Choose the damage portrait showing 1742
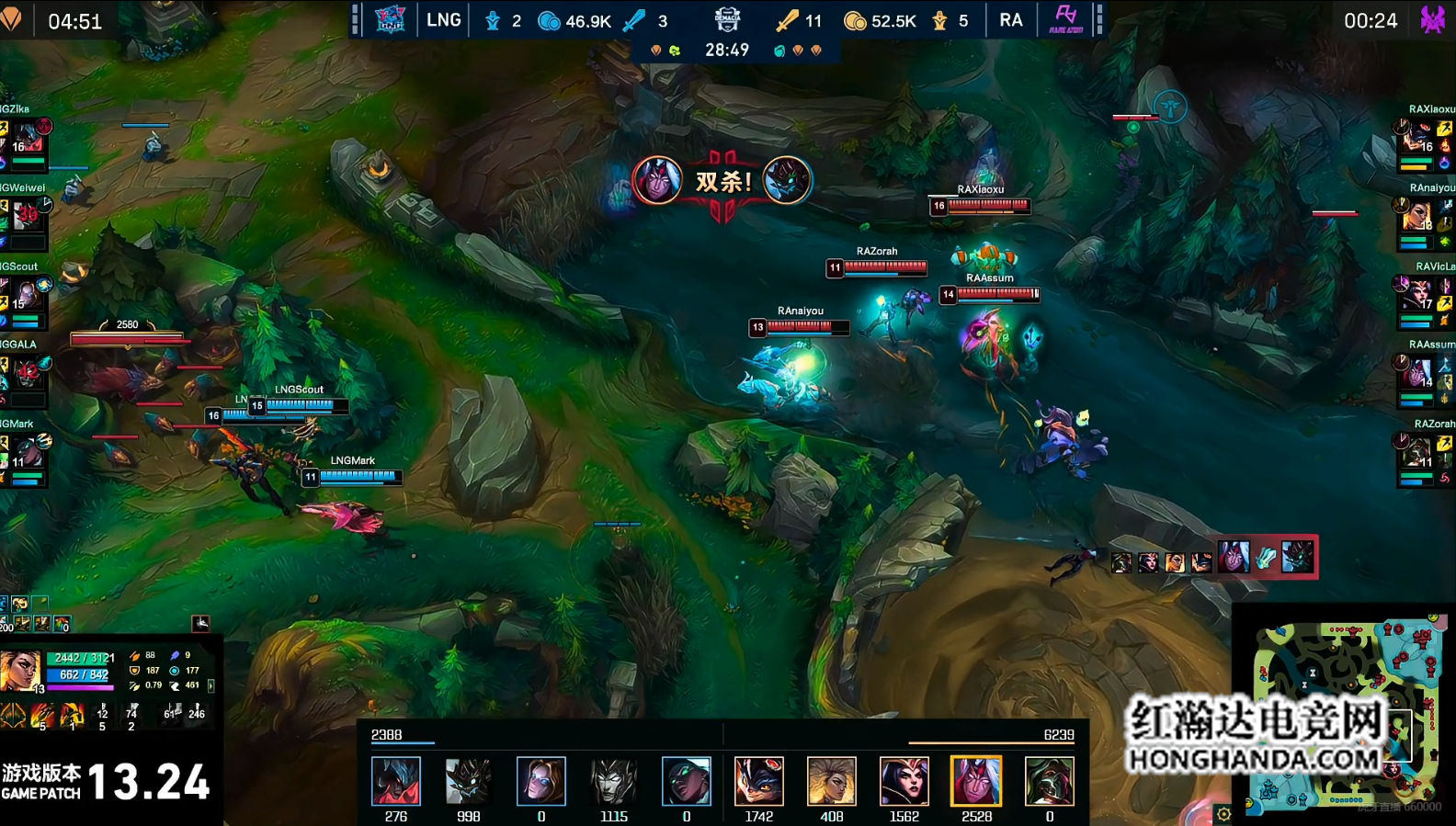This screenshot has height=826, width=1456. [758, 781]
